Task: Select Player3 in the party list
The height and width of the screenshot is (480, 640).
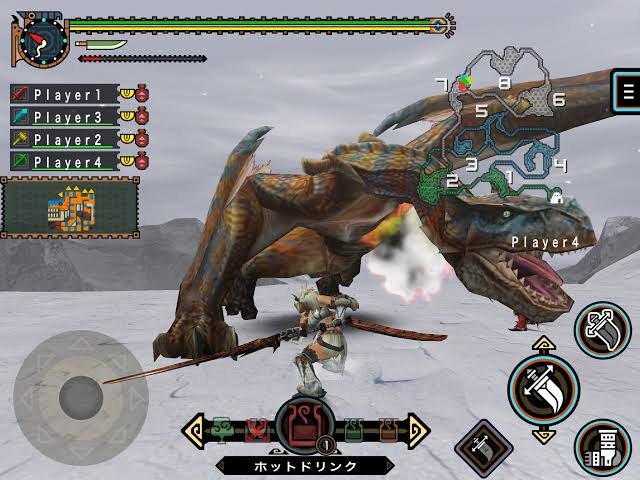Action: pyautogui.click(x=66, y=117)
